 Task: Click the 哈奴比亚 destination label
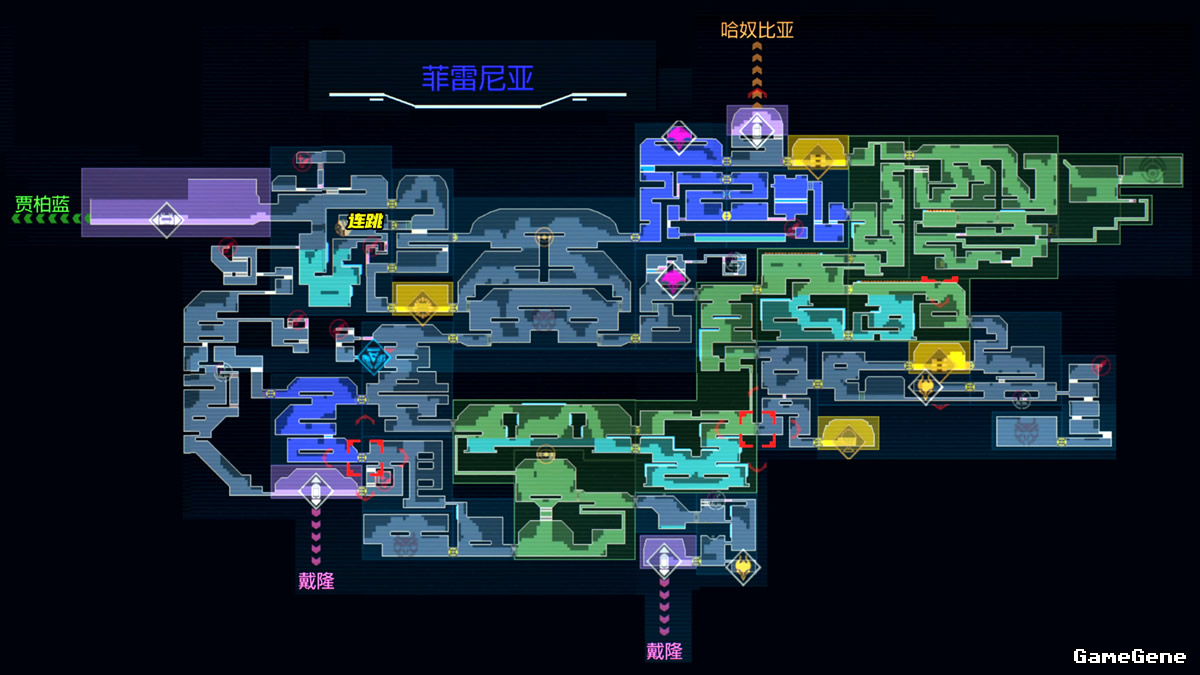pos(757,30)
